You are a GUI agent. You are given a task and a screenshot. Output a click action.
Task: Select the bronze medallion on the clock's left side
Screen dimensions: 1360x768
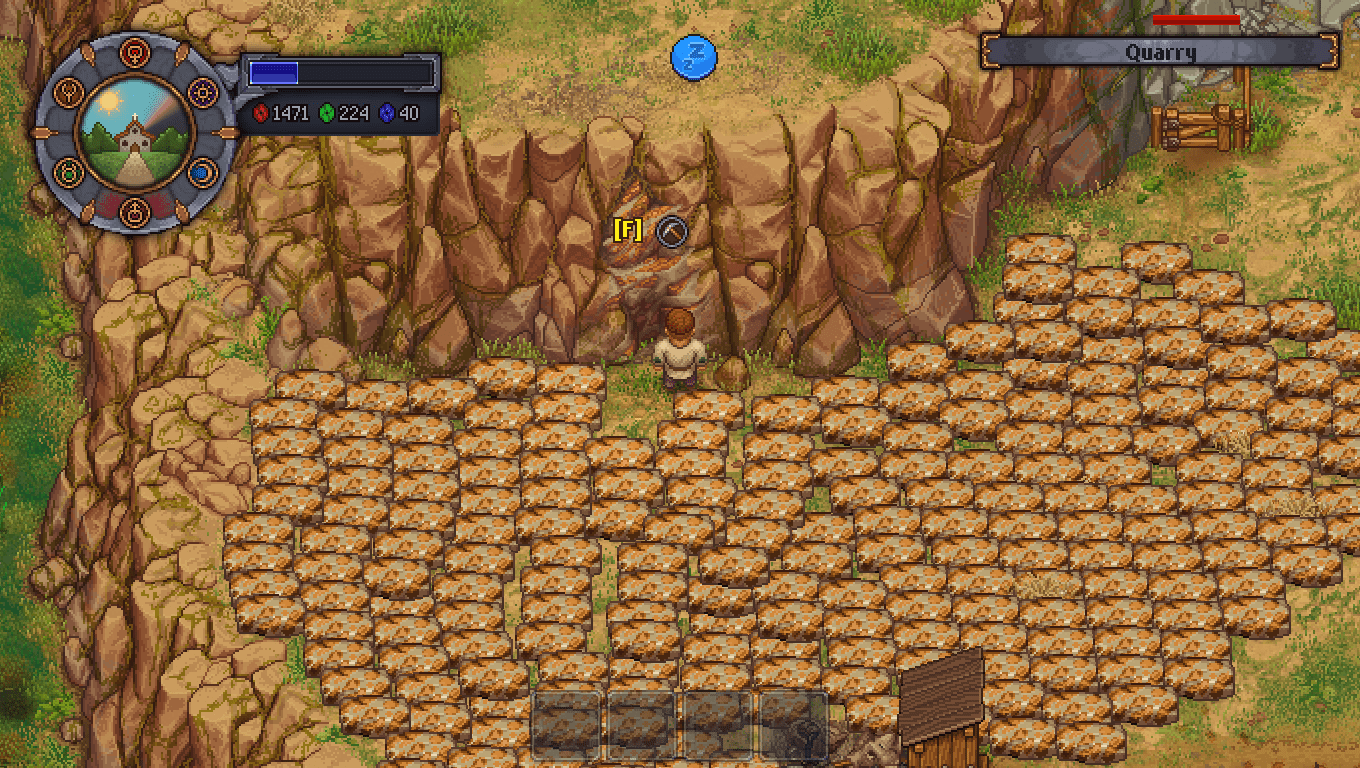pyautogui.click(x=68, y=91)
